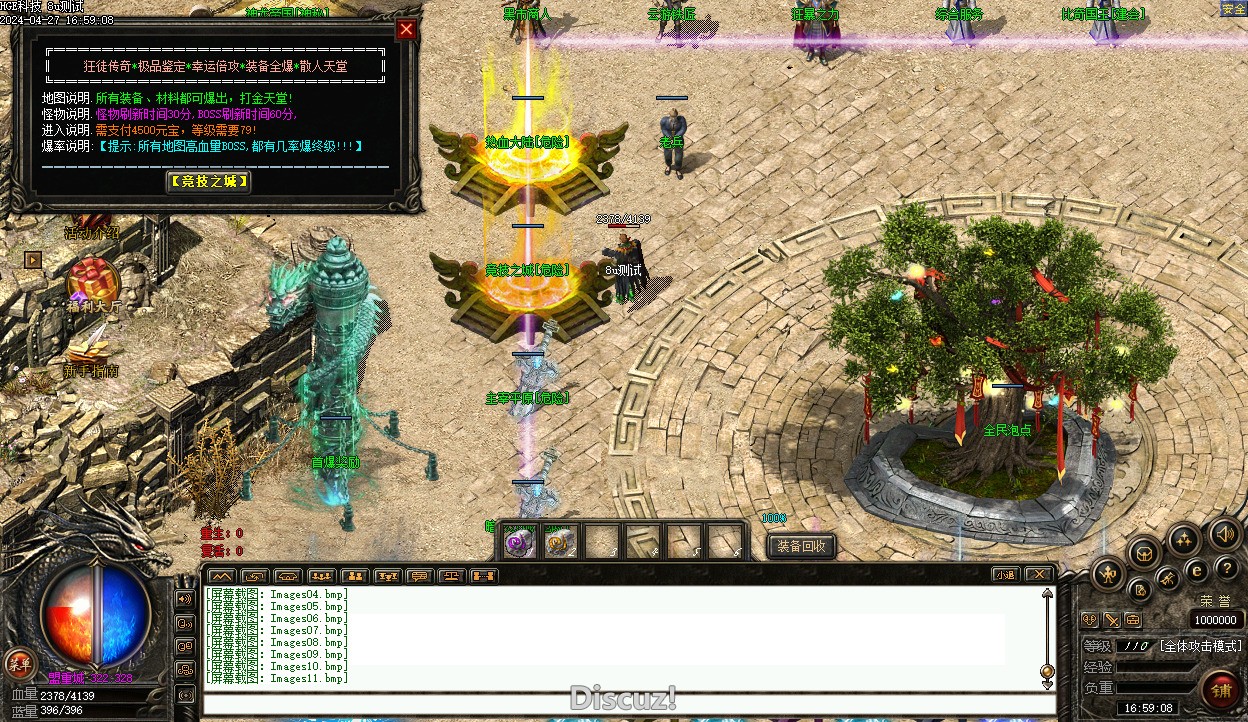Toggle sound with the speaker icon
The width and height of the screenshot is (1248, 722).
click(1225, 533)
